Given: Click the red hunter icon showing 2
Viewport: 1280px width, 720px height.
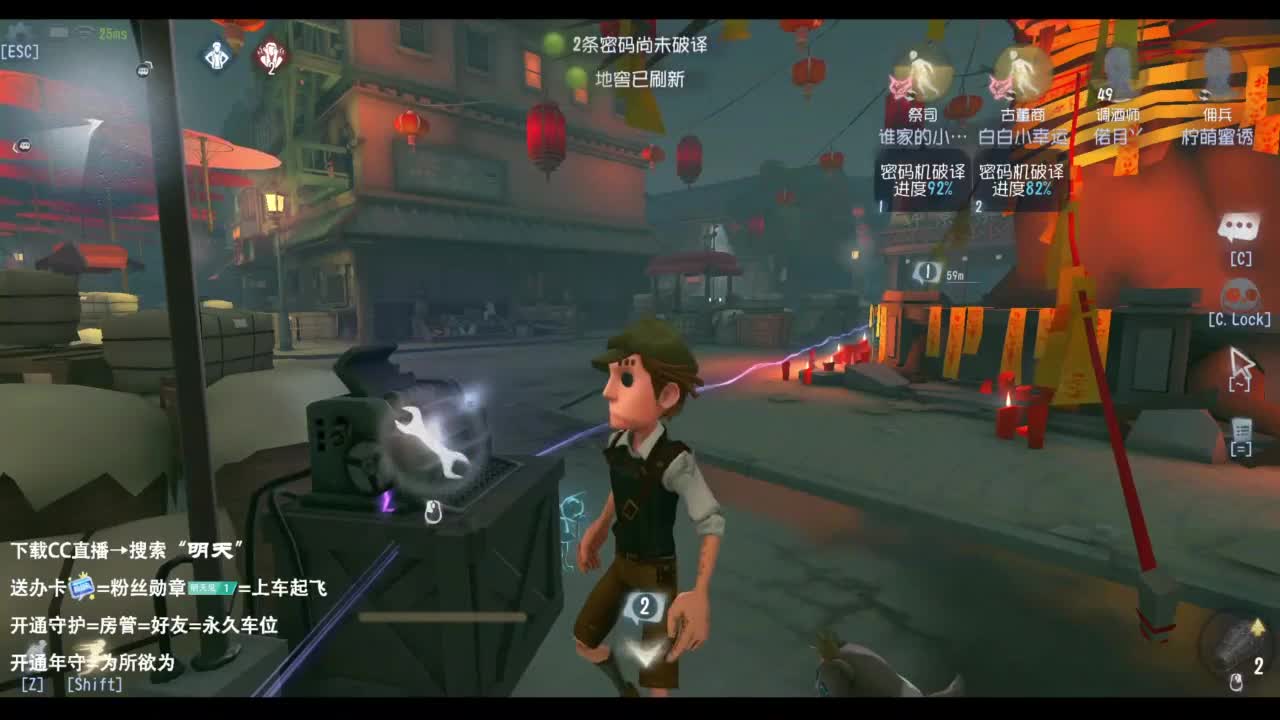Looking at the screenshot, I should pyautogui.click(x=270, y=55).
